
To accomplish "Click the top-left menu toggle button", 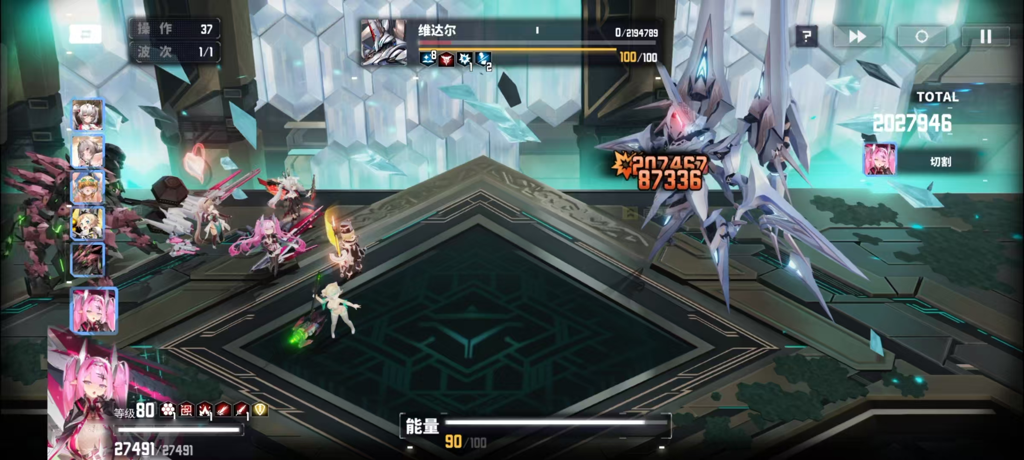I will point(85,34).
